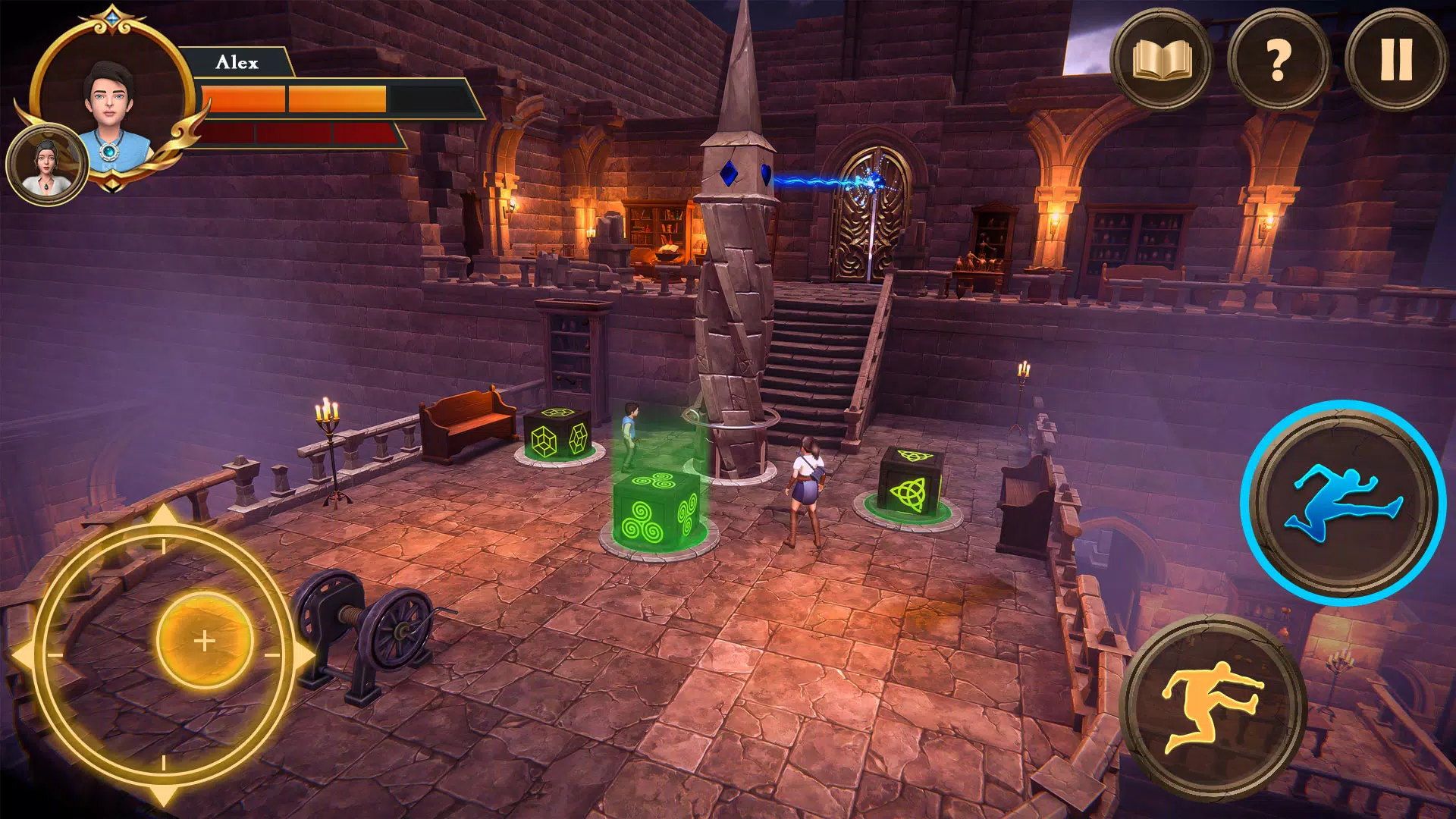Pause the game
Viewport: 1456px width, 819px height.
pyautogui.click(x=1395, y=60)
